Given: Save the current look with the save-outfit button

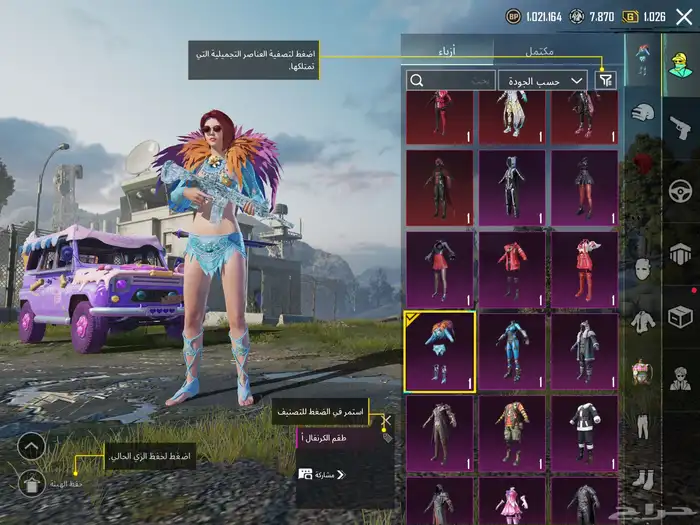Looking at the screenshot, I should click(31, 484).
